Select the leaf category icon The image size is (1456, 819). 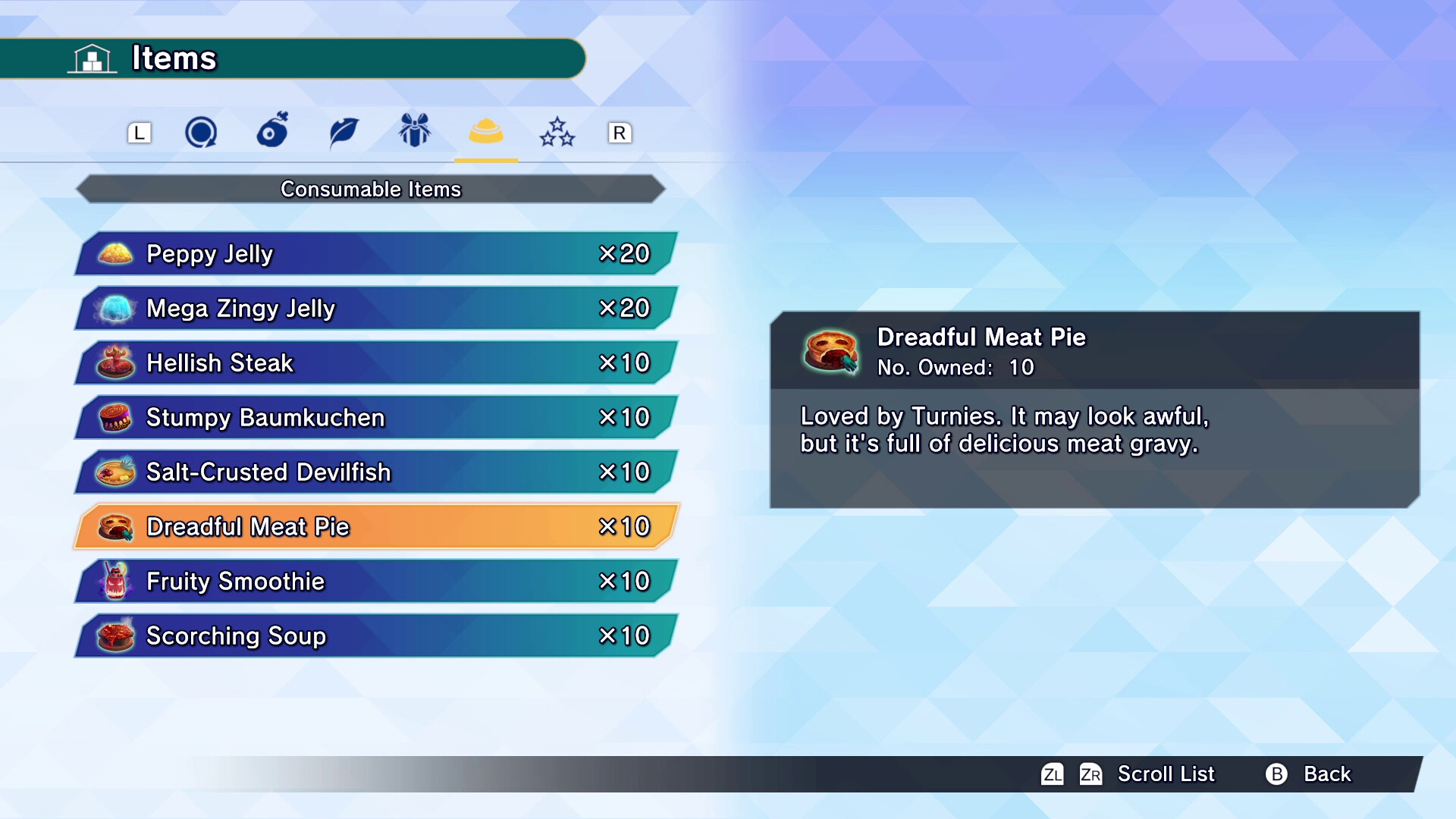pos(342,131)
